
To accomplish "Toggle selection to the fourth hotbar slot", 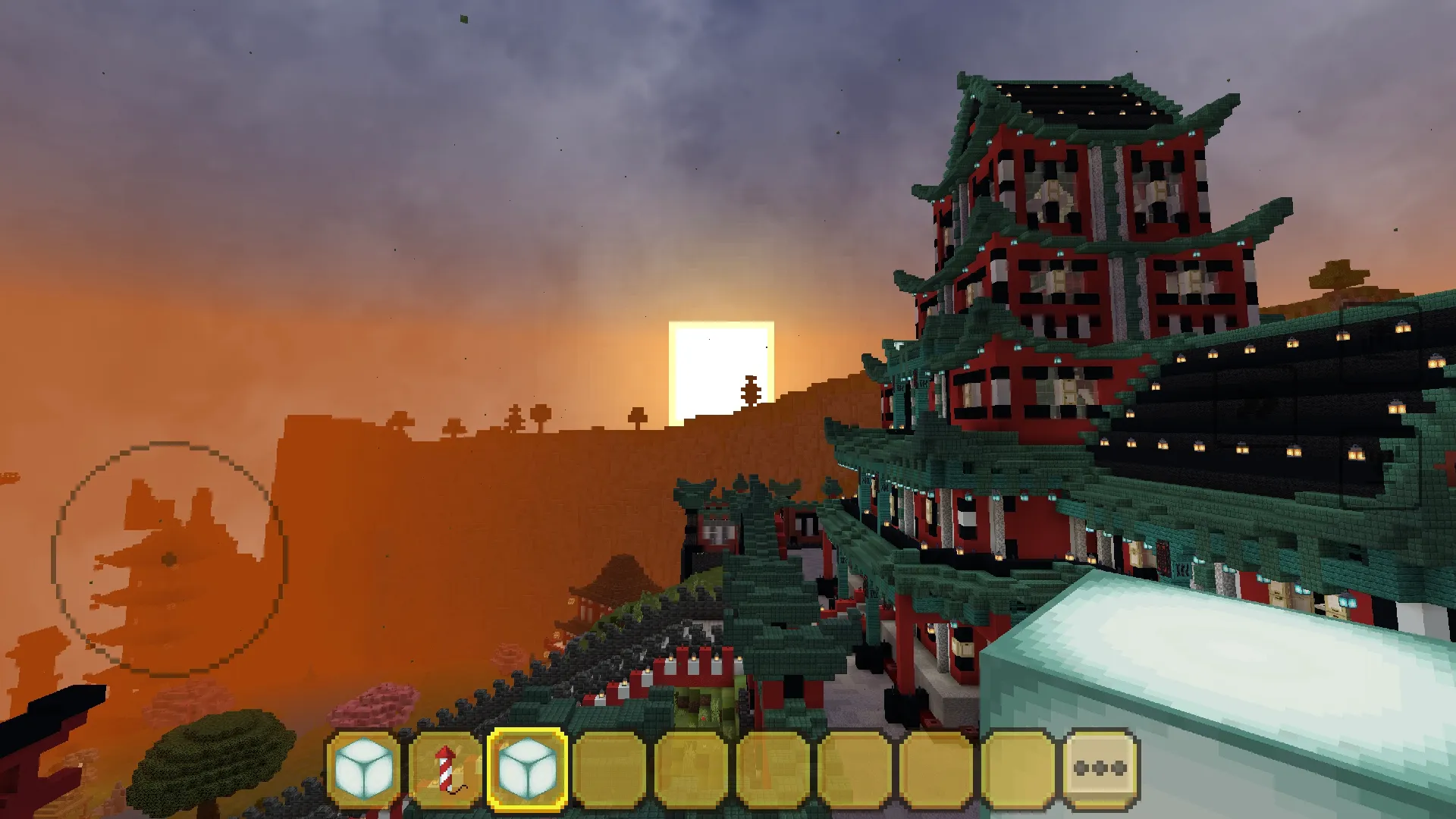I will click(x=610, y=768).
